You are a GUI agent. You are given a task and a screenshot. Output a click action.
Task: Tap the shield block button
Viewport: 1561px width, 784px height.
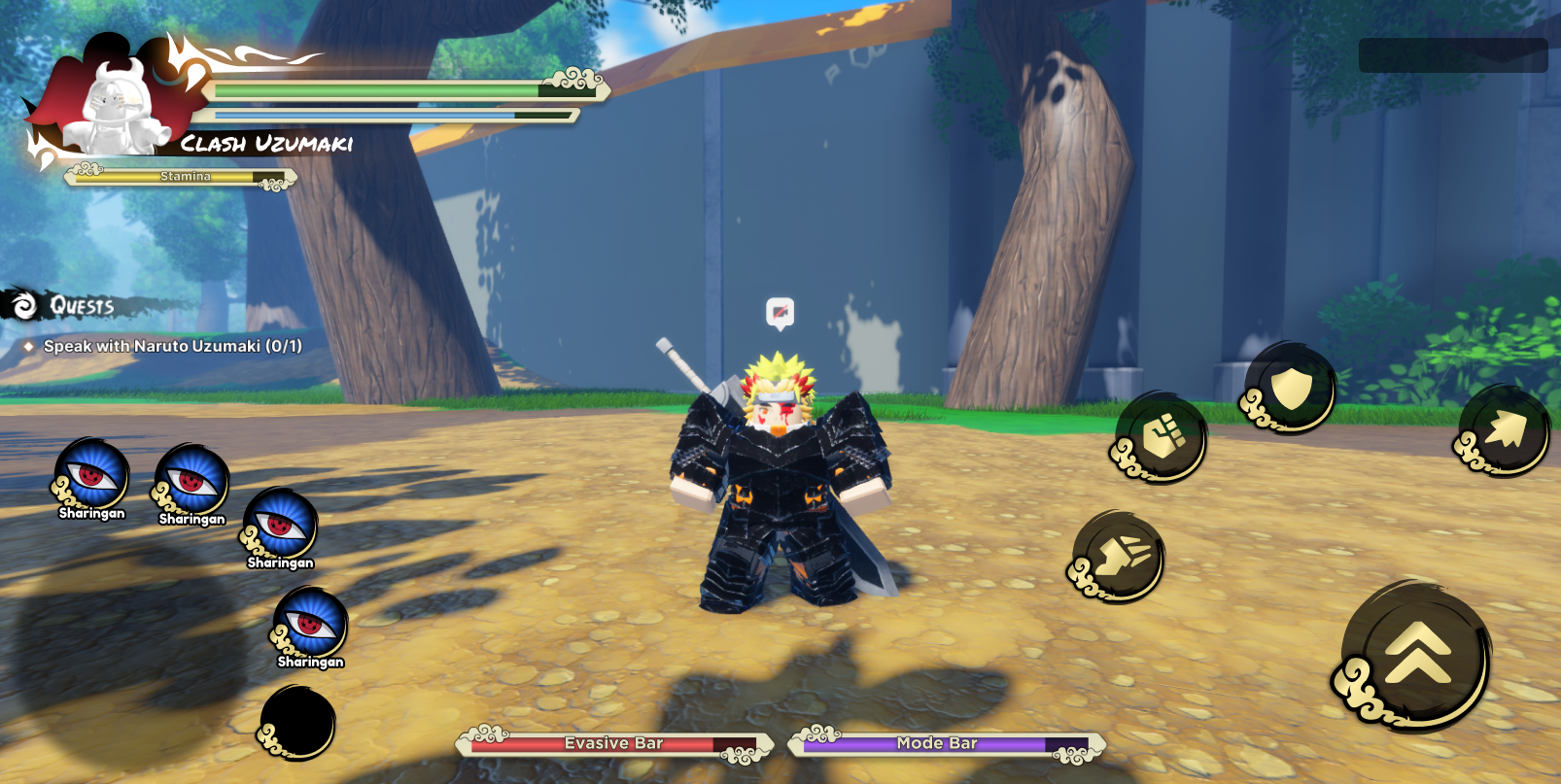pyautogui.click(x=1291, y=388)
